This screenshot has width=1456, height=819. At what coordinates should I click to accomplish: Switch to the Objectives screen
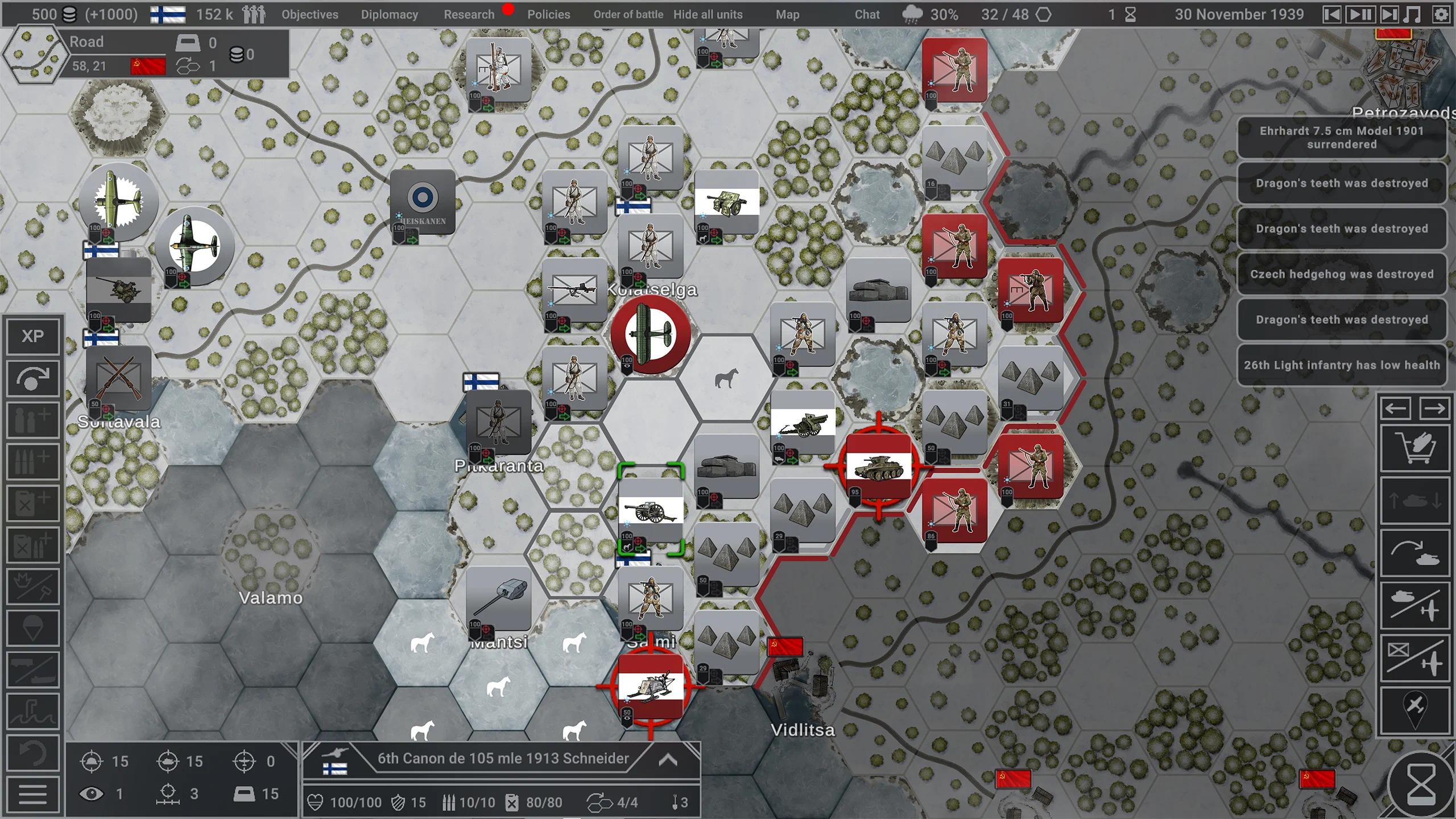pos(309,14)
